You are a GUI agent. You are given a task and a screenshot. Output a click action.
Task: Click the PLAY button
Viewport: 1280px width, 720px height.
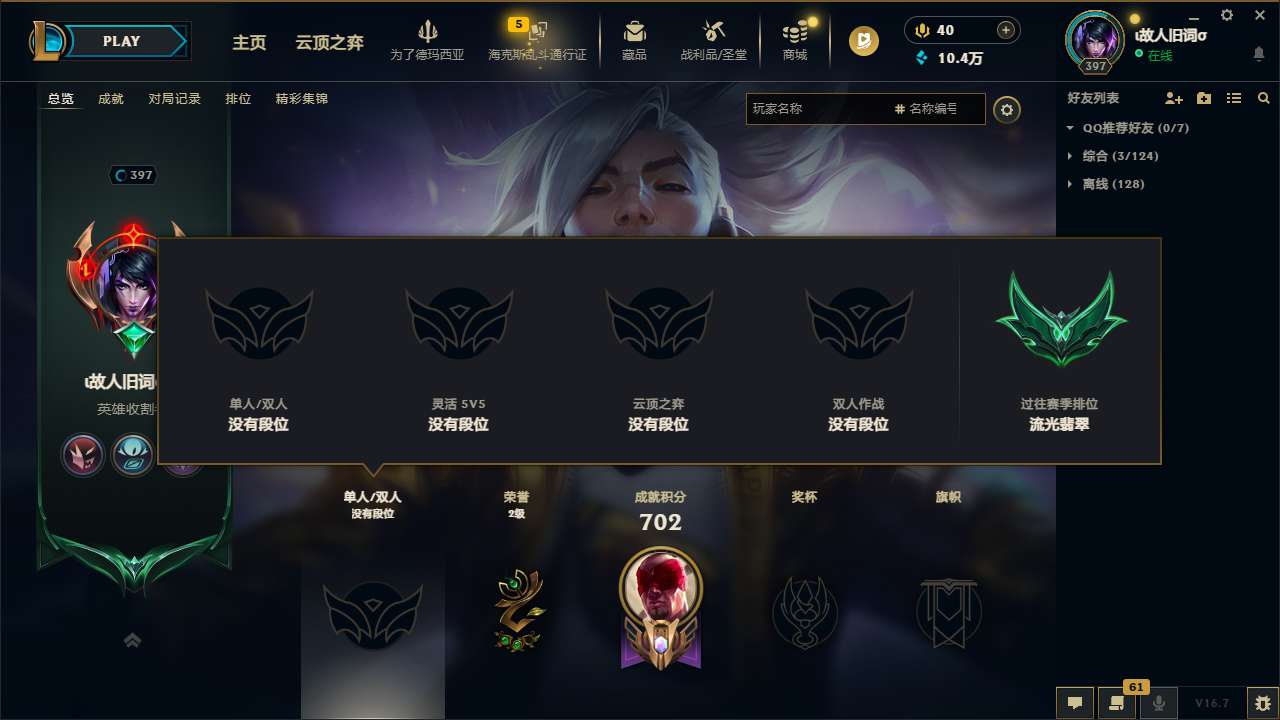[x=121, y=41]
